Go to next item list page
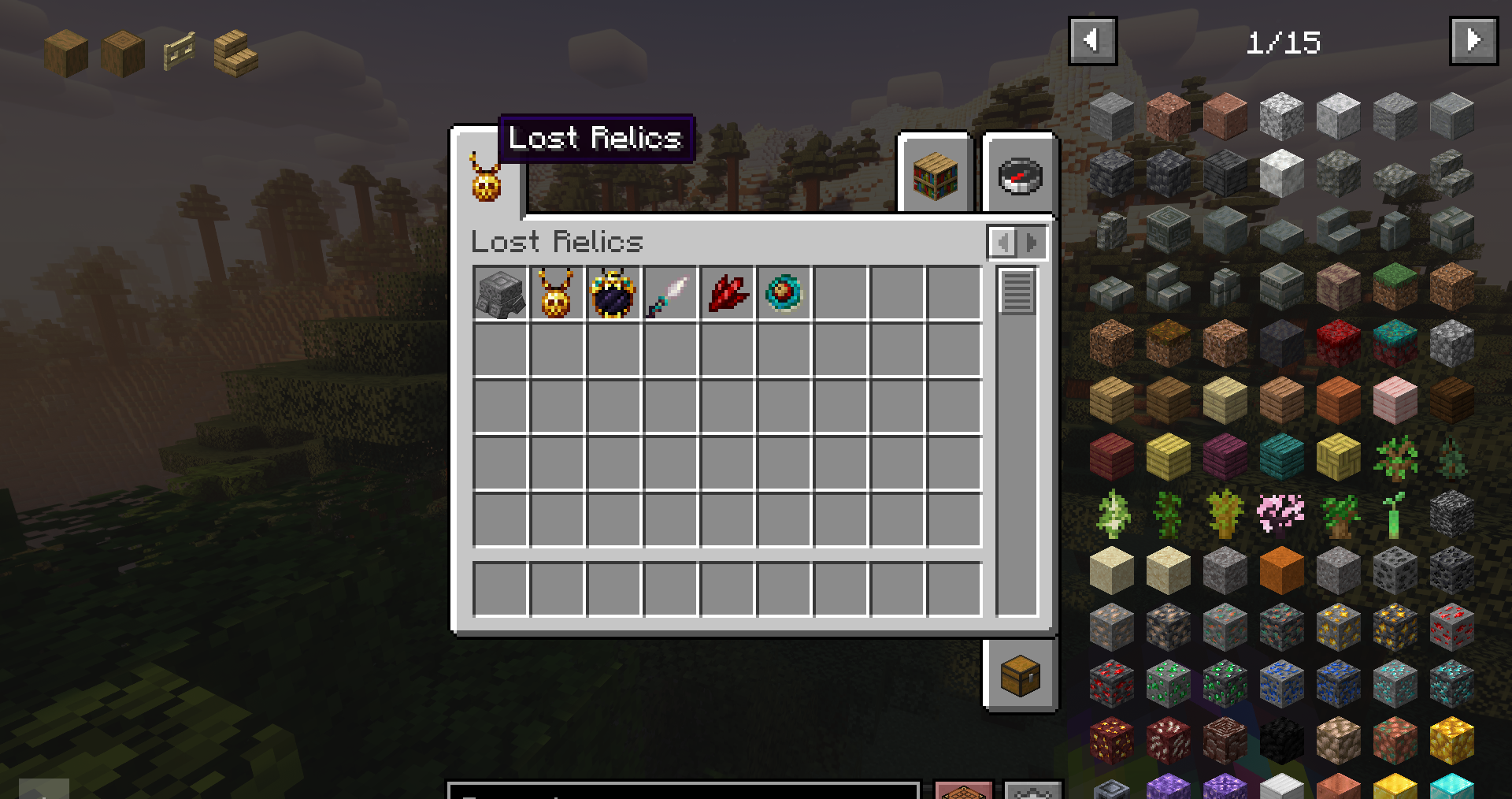Screen dimensions: 1512x799 (1473, 40)
